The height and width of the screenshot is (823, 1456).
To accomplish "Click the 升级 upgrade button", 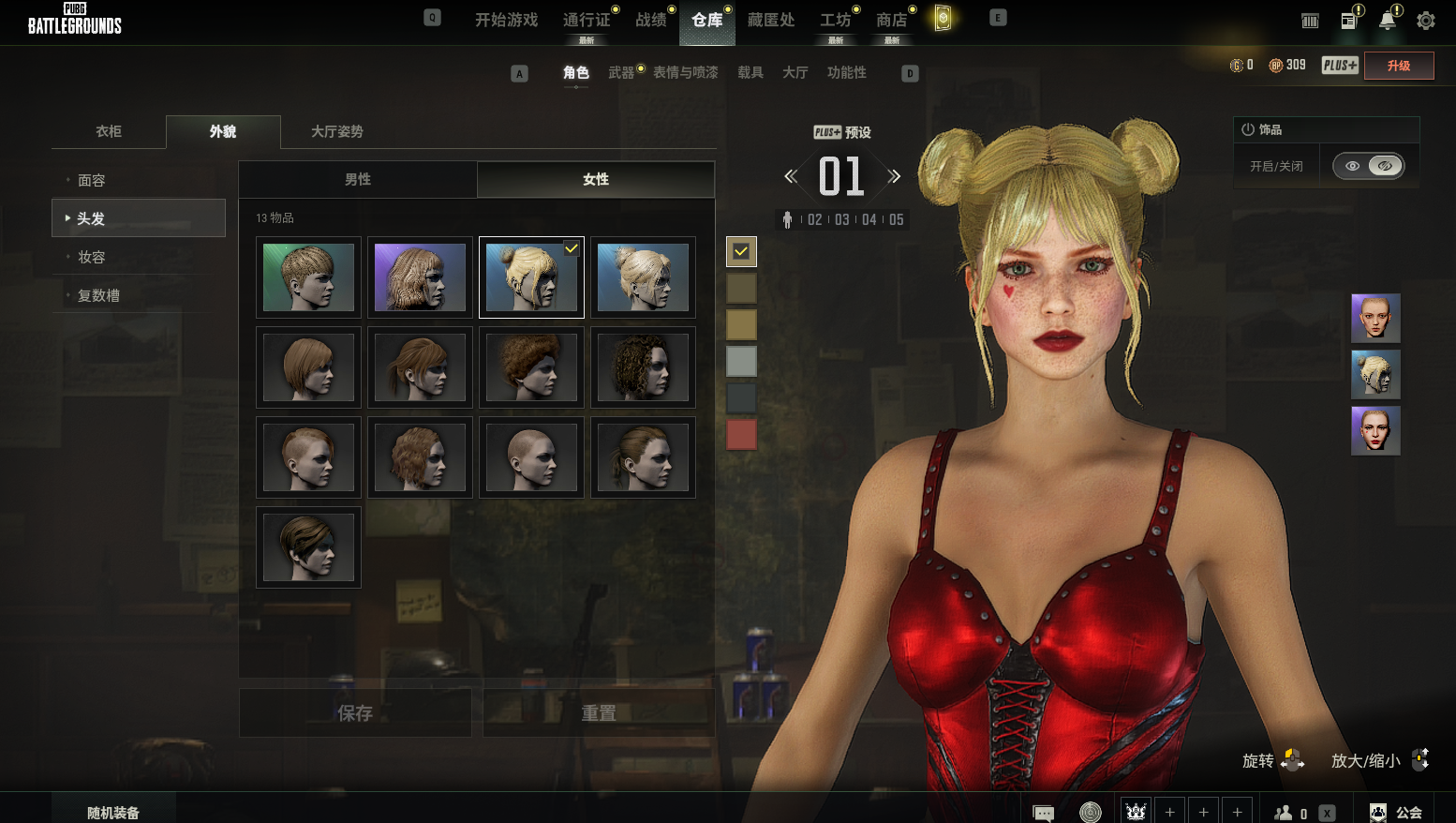I will [x=1398, y=66].
